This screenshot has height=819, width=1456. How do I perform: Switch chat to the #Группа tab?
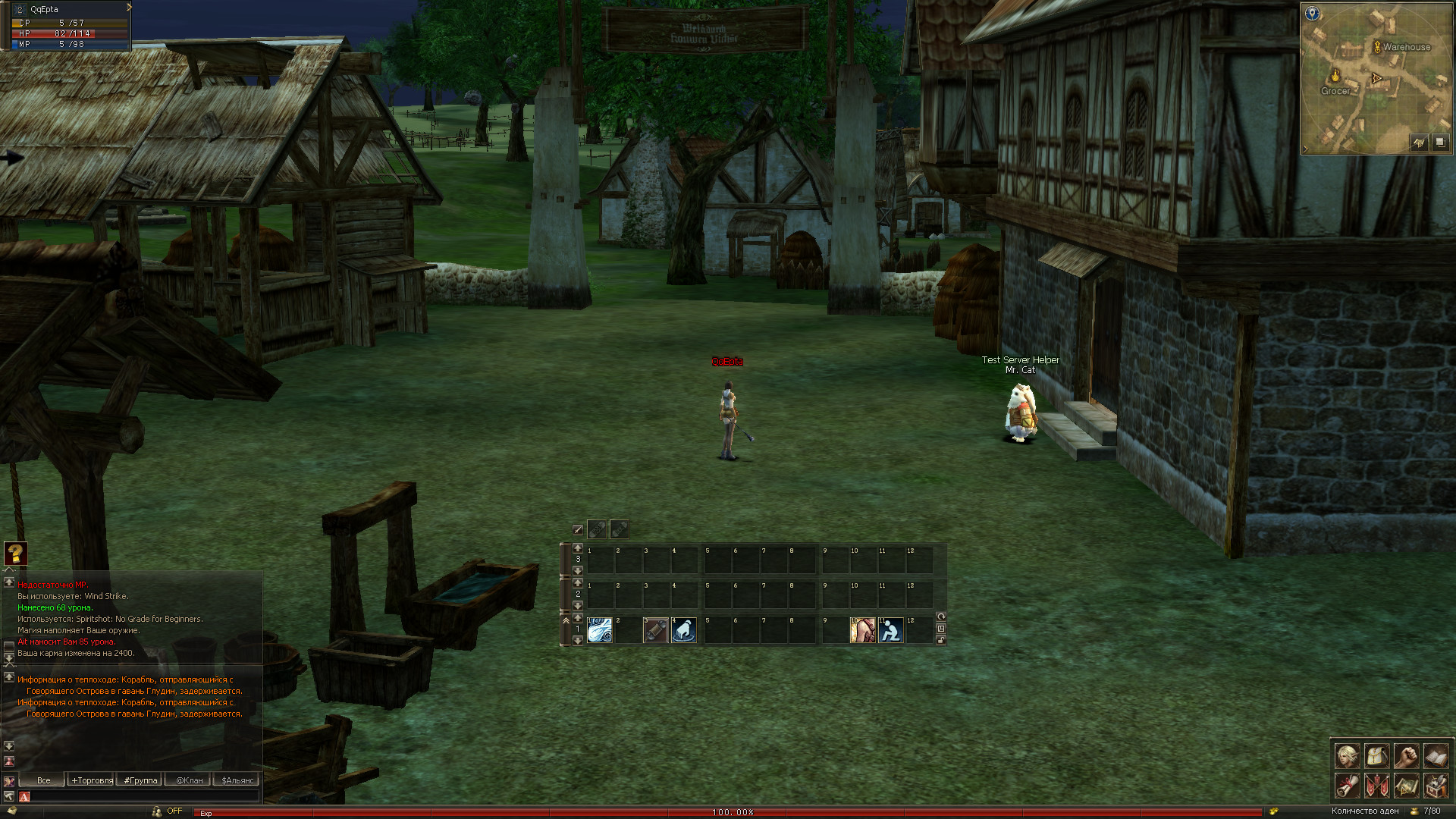pos(141,780)
